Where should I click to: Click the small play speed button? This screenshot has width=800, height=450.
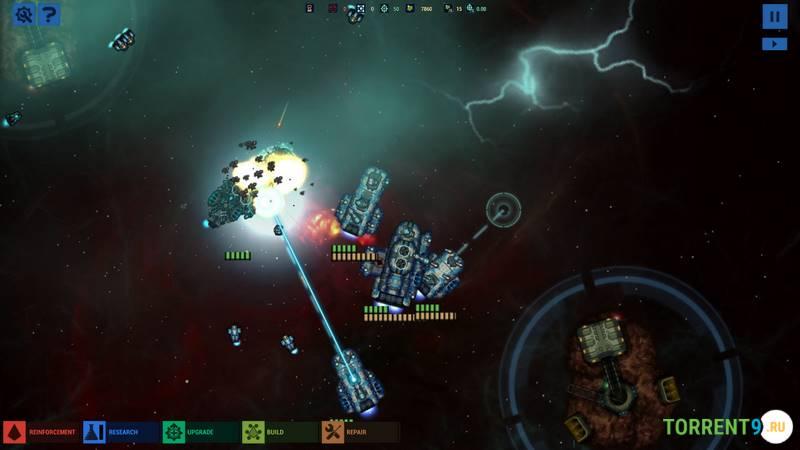click(x=774, y=44)
